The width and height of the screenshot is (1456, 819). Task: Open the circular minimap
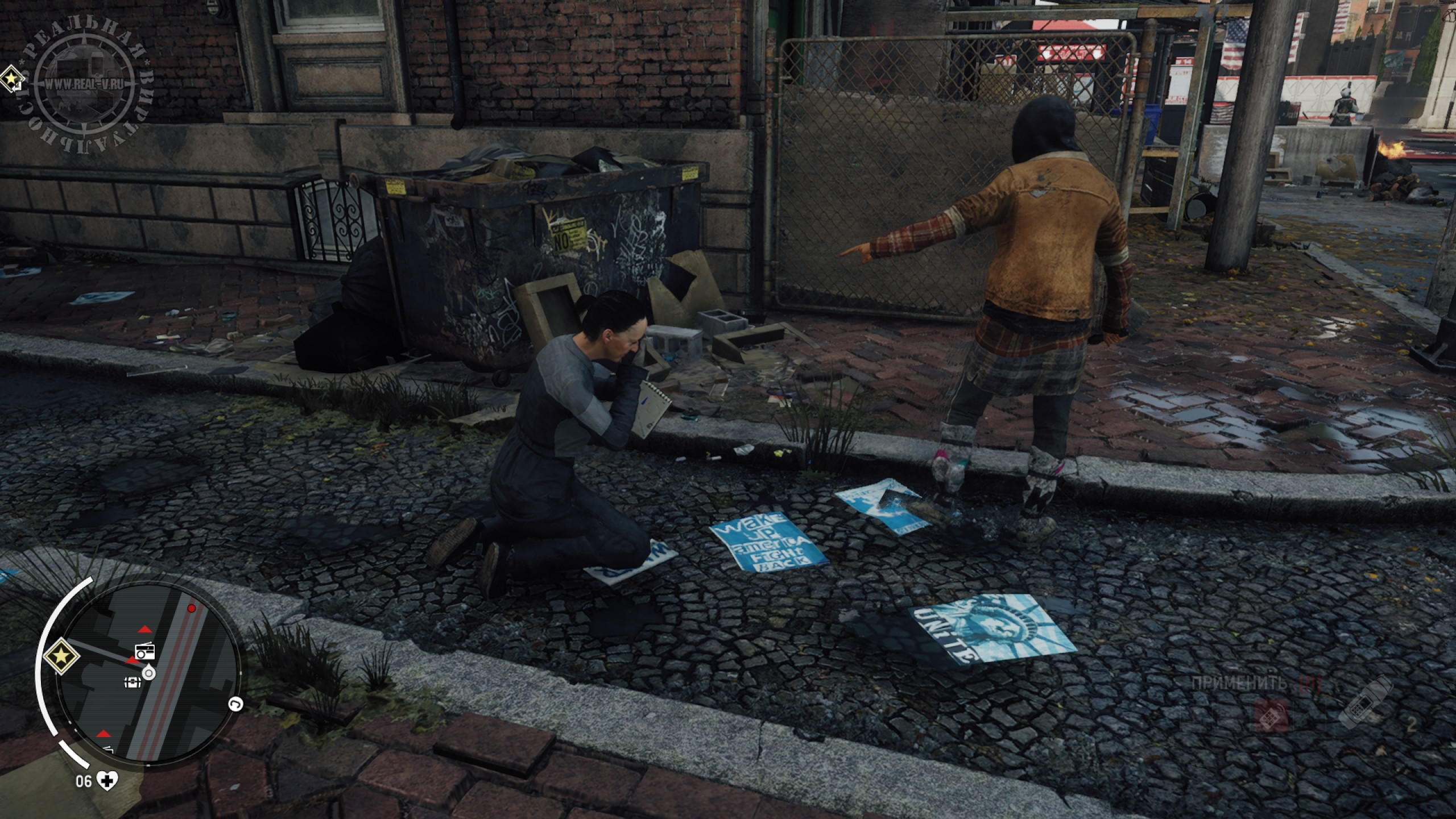pyautogui.click(x=149, y=673)
